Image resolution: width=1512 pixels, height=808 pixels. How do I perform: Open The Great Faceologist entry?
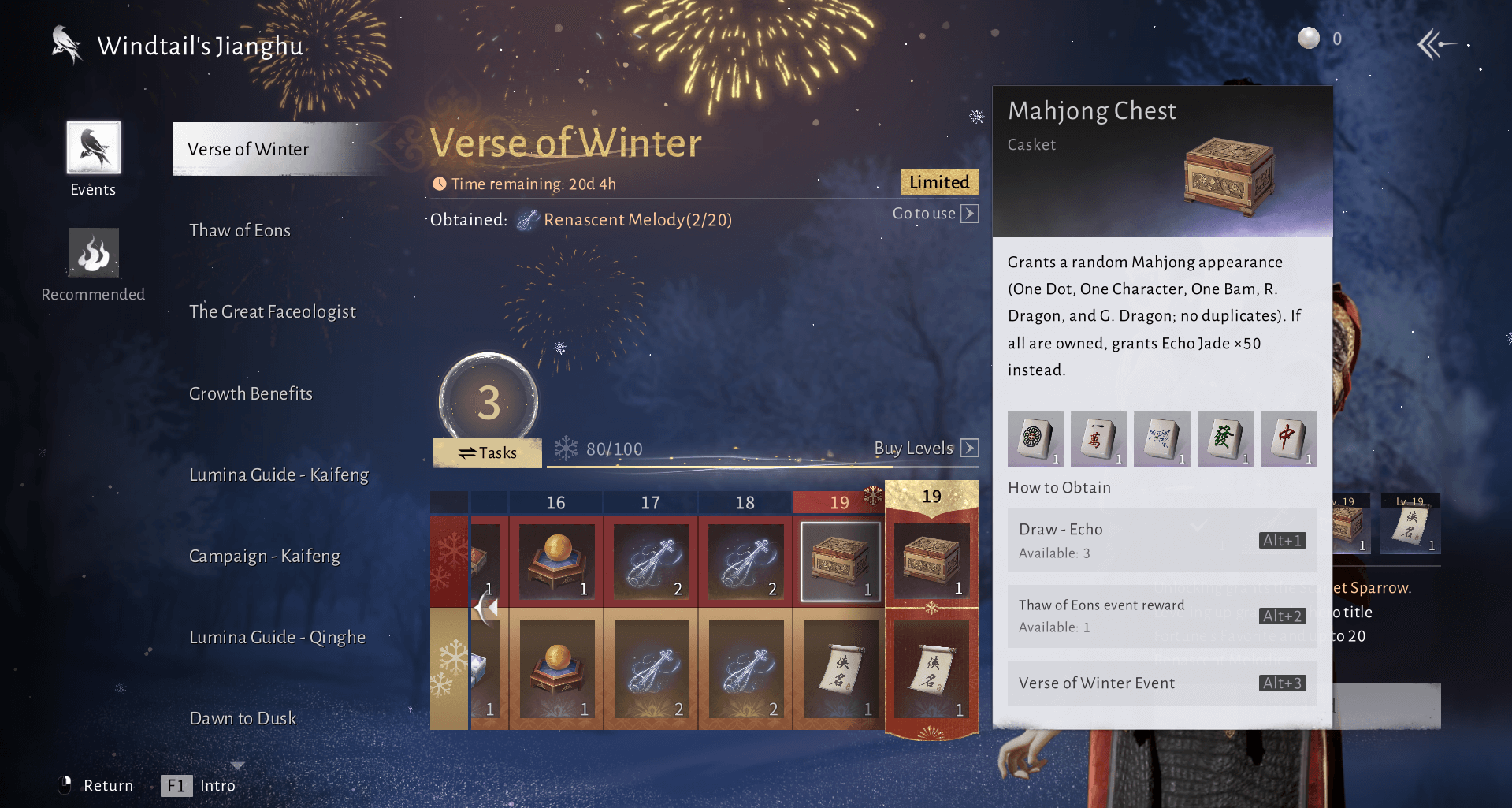(x=272, y=311)
